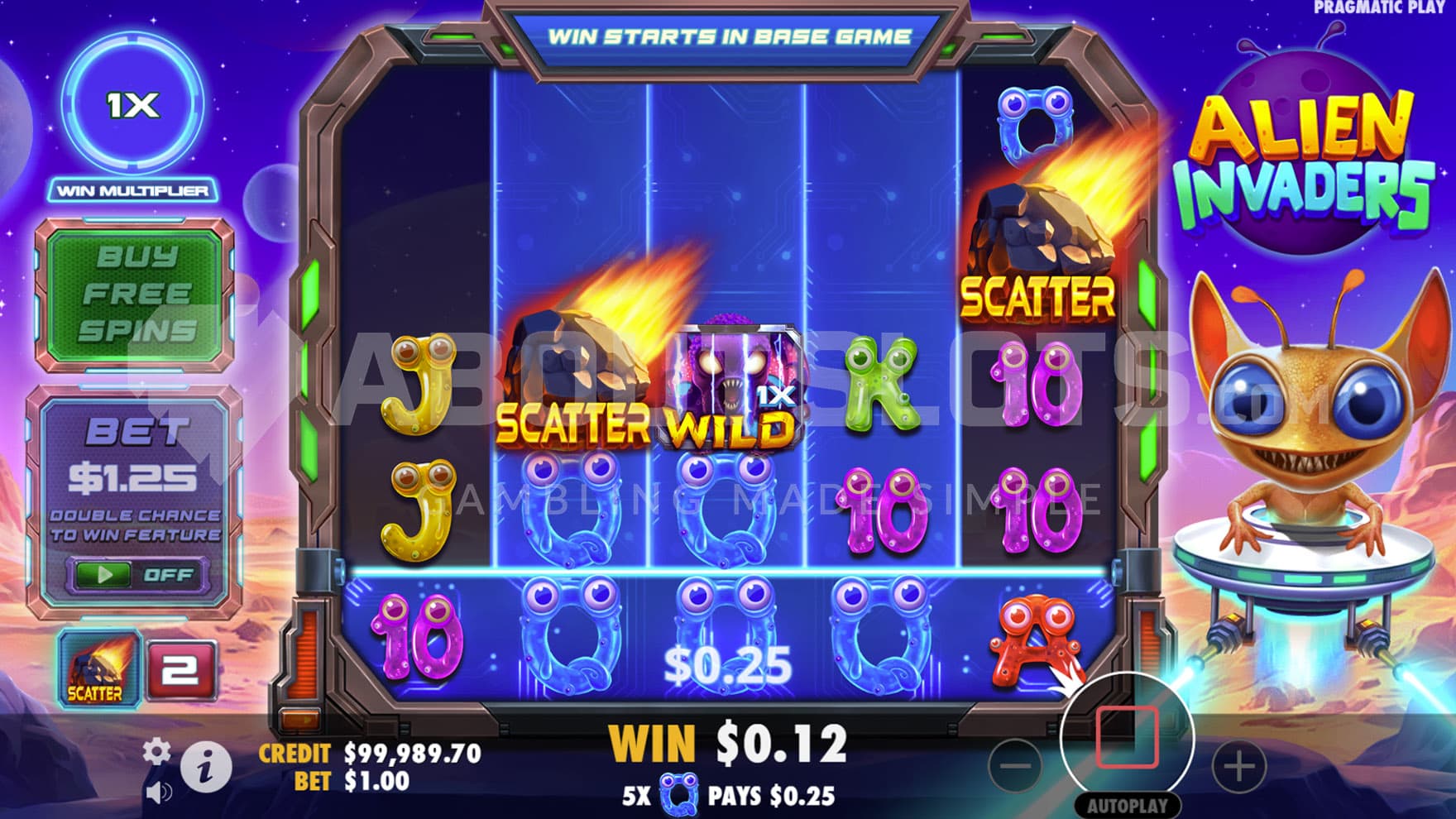Stop the spin with the red square button

(x=1126, y=737)
